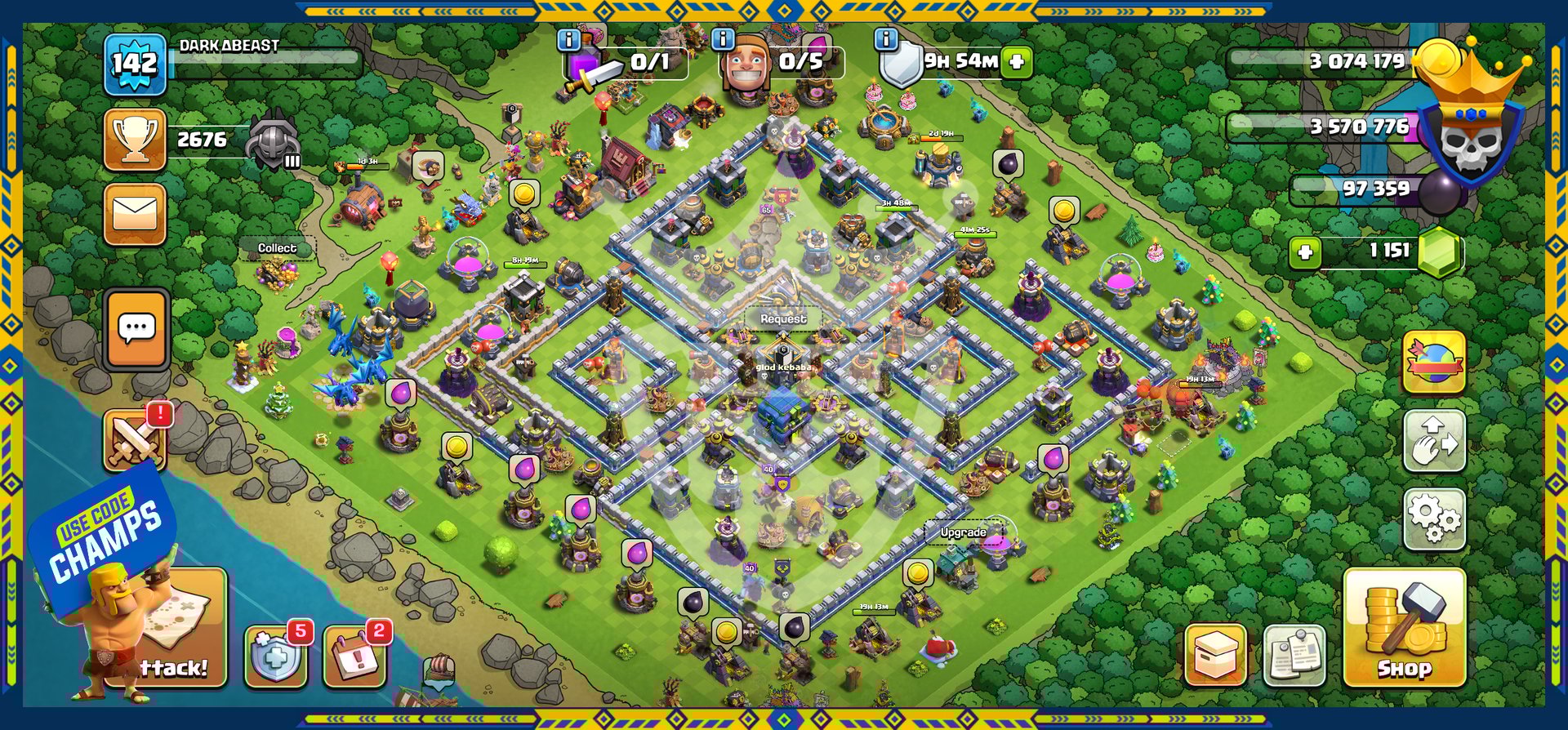Show army troop info icon
The image size is (1568, 730).
coord(568,39)
